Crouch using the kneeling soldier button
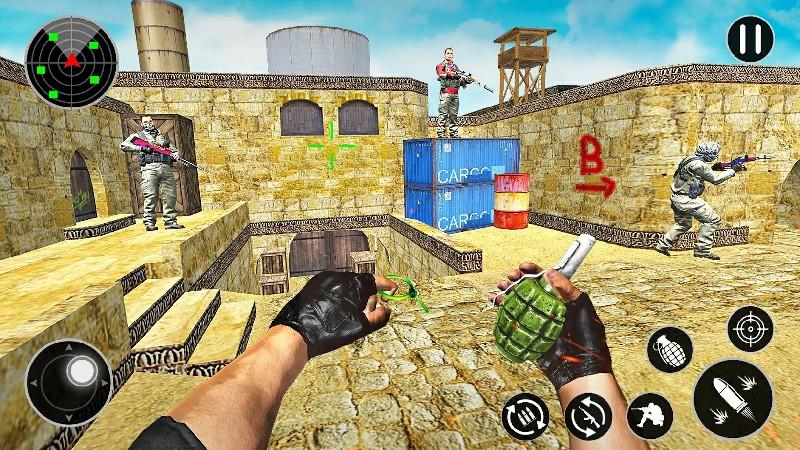The height and width of the screenshot is (450, 800). [649, 416]
